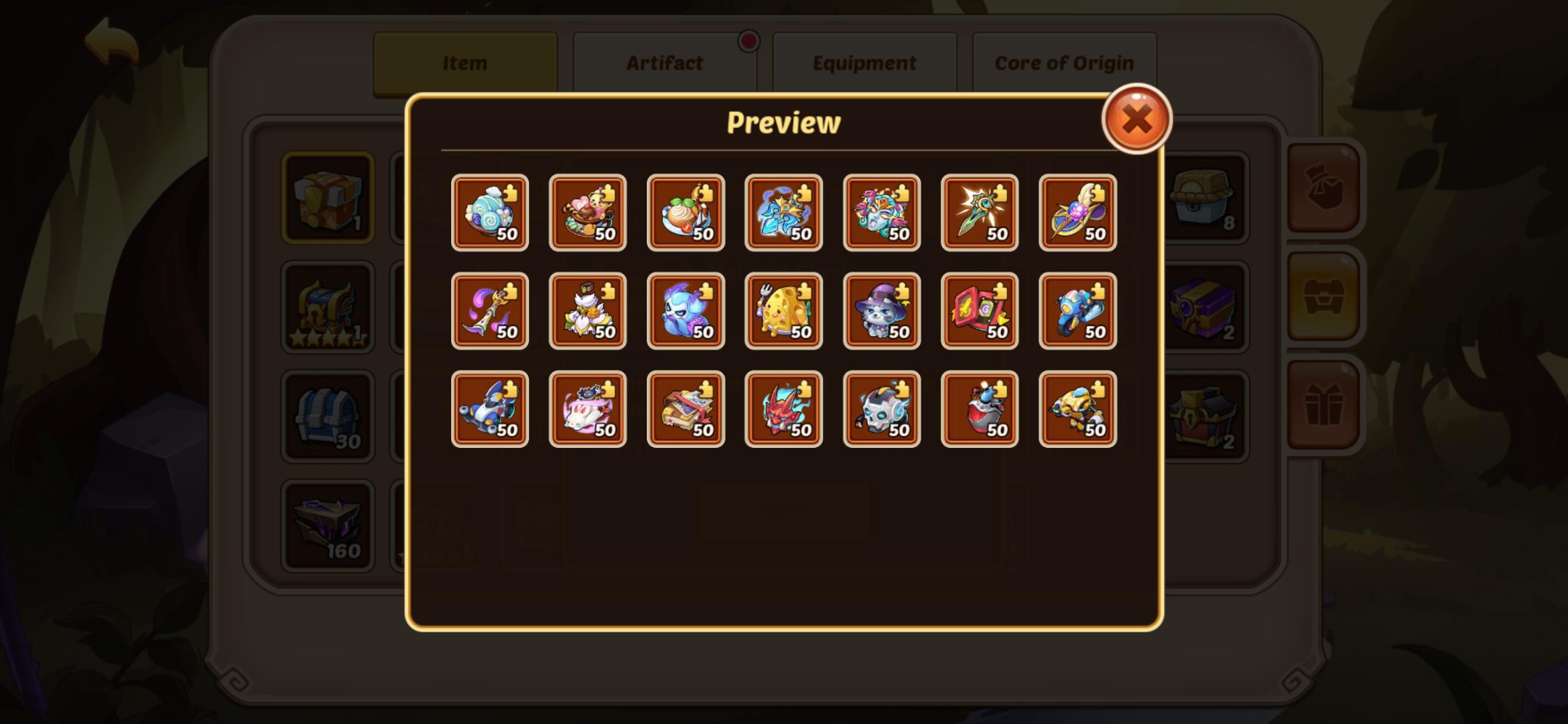Open the Core of Origin tab
Image resolution: width=1568 pixels, height=724 pixels.
pos(1063,62)
